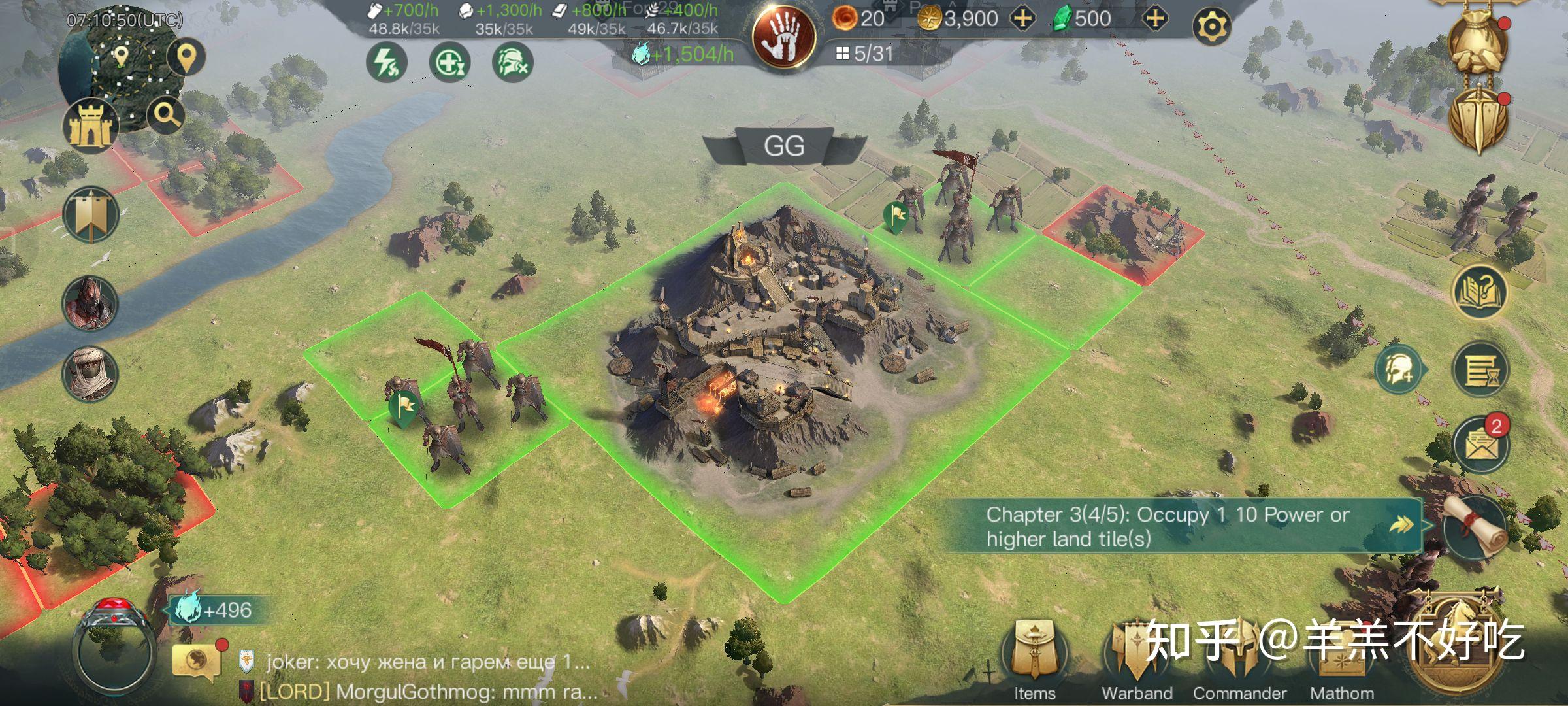
Task: Open the magnifying glass search
Action: (x=166, y=115)
